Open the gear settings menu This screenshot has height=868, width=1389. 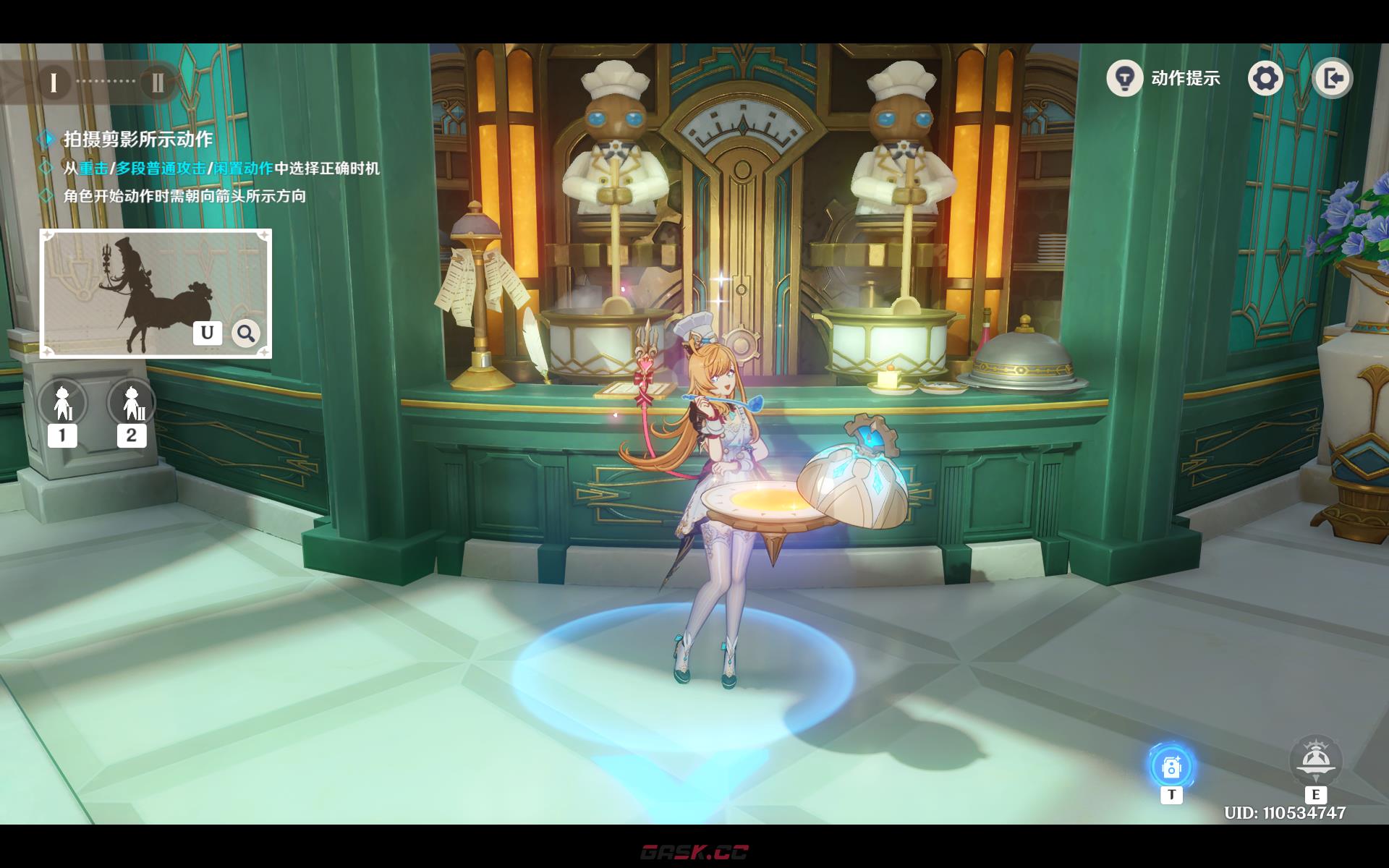coord(1265,78)
